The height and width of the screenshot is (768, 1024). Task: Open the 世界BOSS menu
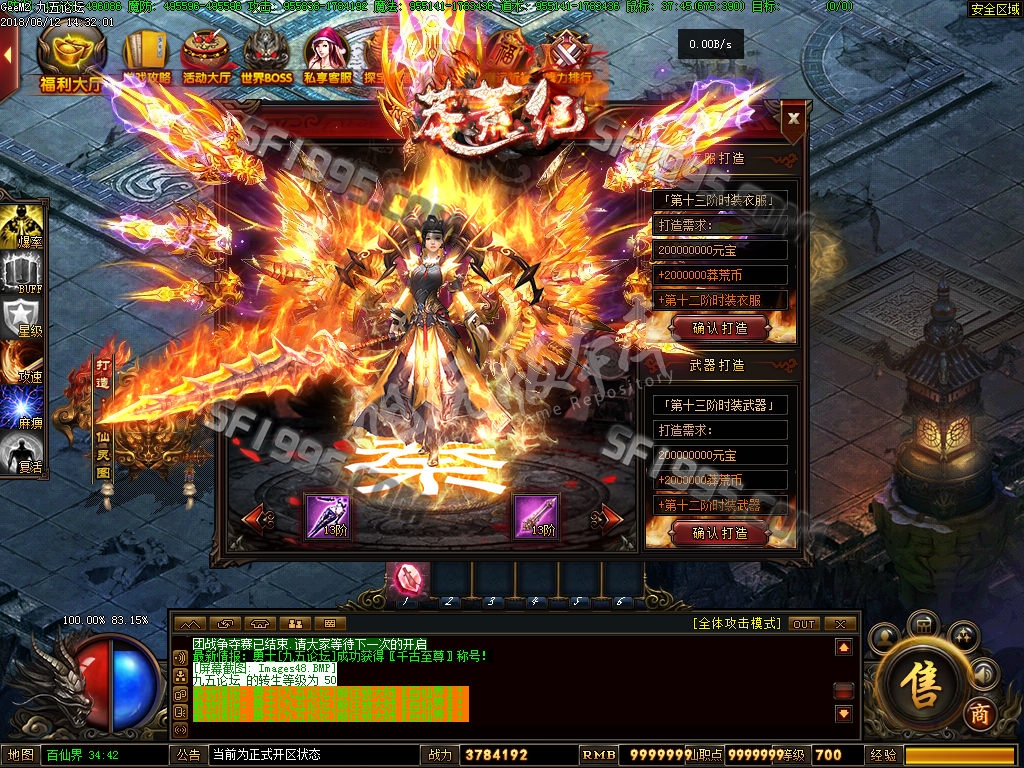point(266,58)
